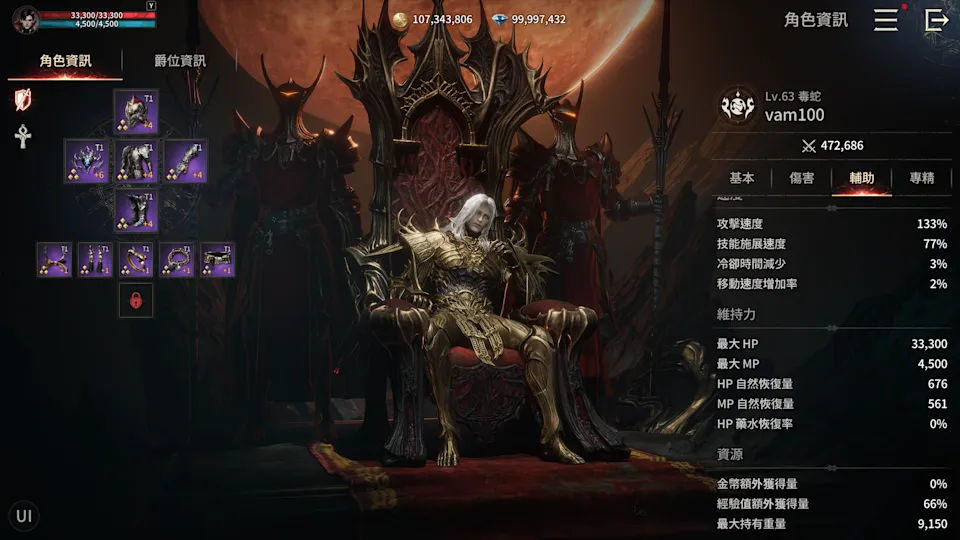Click the locked equipment slot
Screen dimensions: 960x540
click(x=136, y=300)
